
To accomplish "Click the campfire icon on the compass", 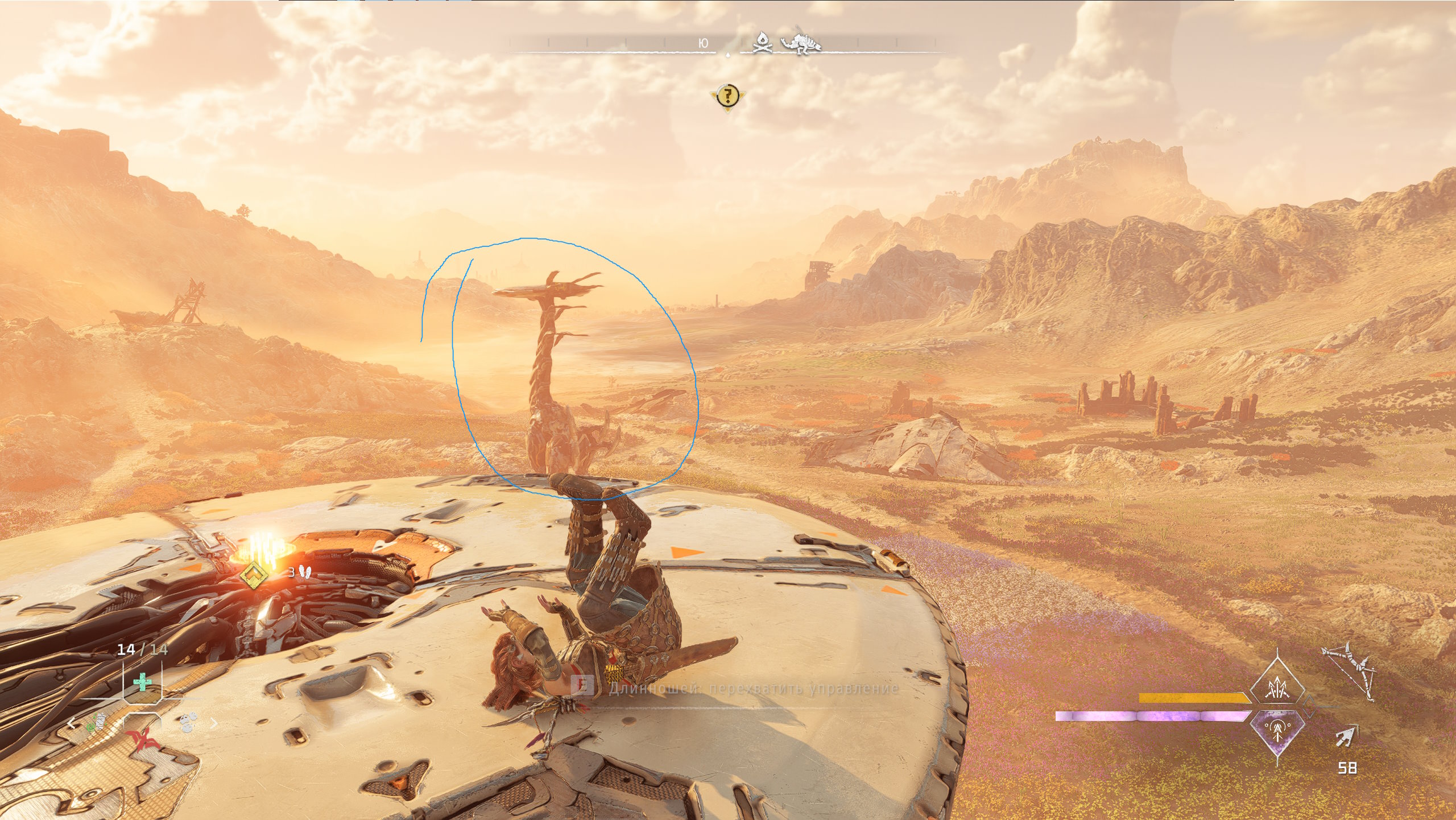I will tap(762, 43).
